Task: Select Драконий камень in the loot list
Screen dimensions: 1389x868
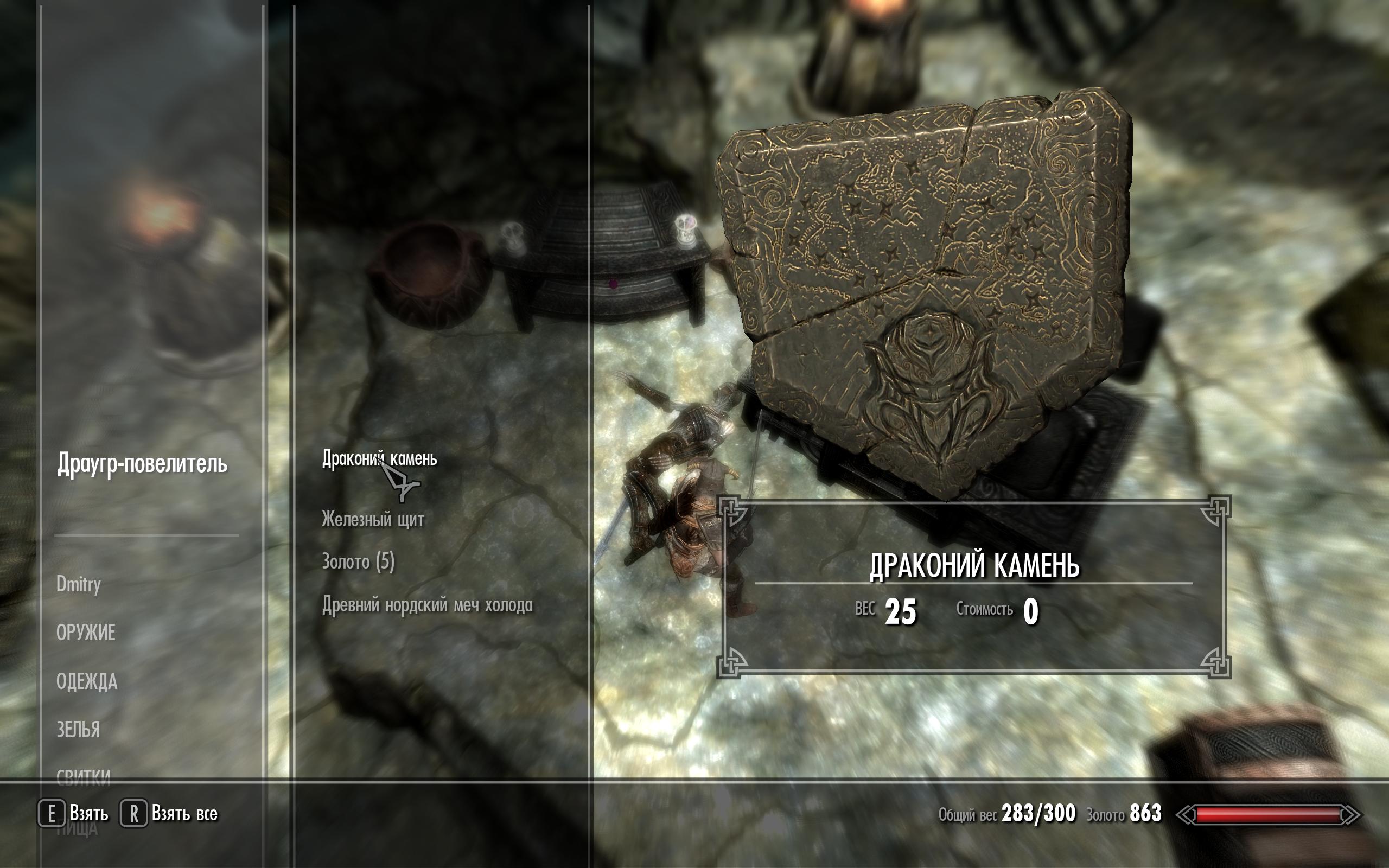Action: click(379, 459)
